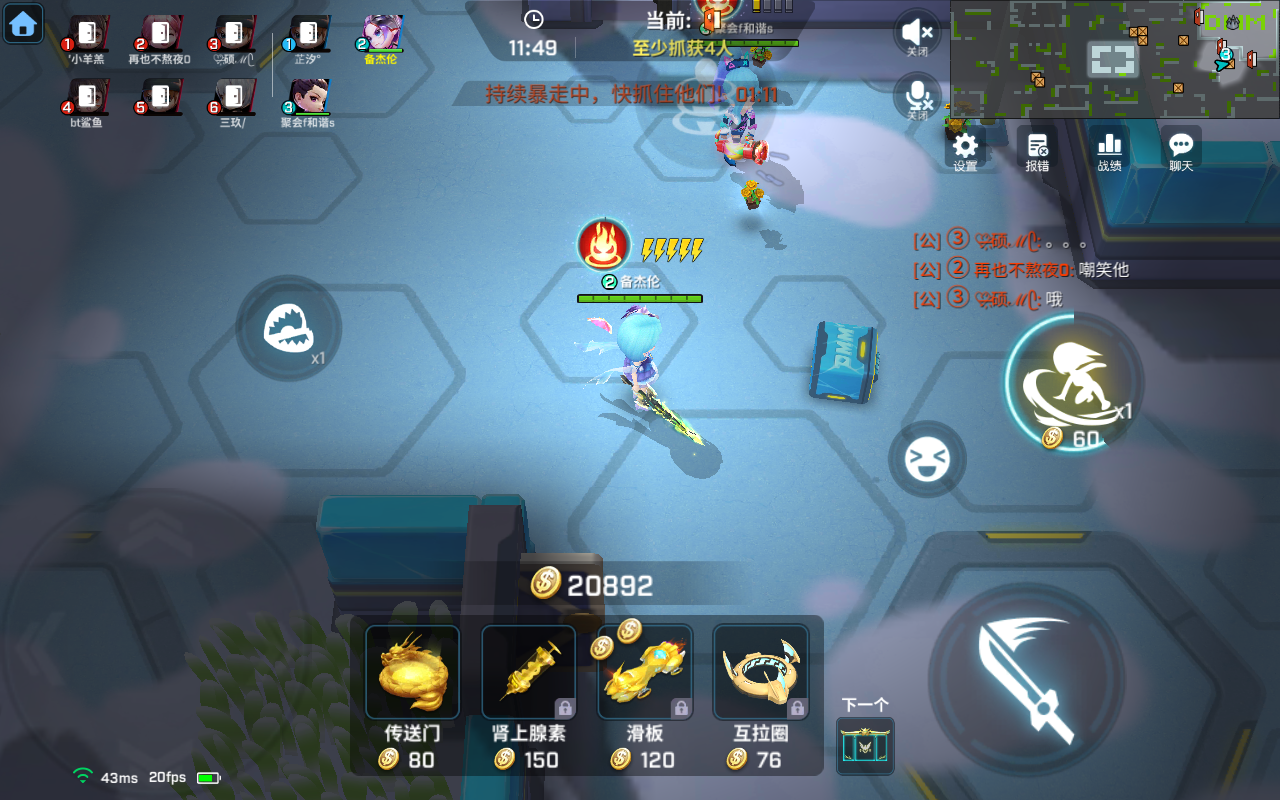
Task: Buy the 传送门 teleport for 80 coins
Action: pyautogui.click(x=412, y=670)
